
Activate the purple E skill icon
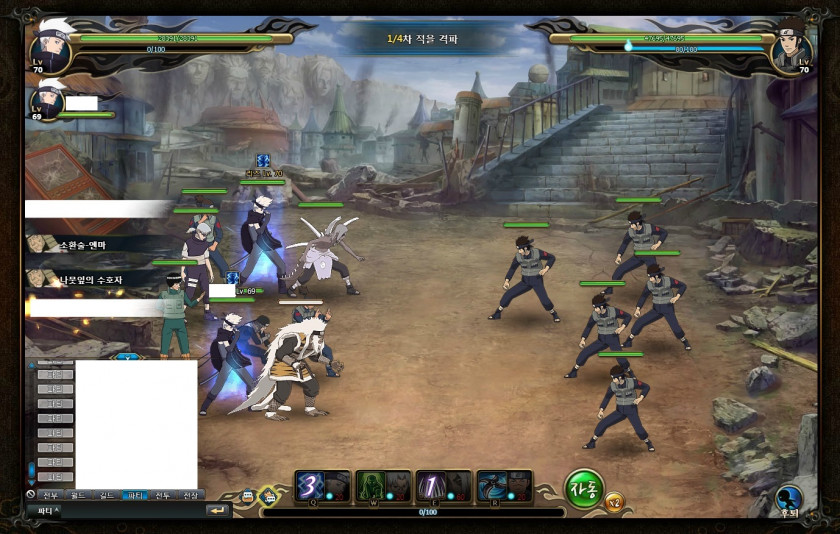pyautogui.click(x=430, y=485)
